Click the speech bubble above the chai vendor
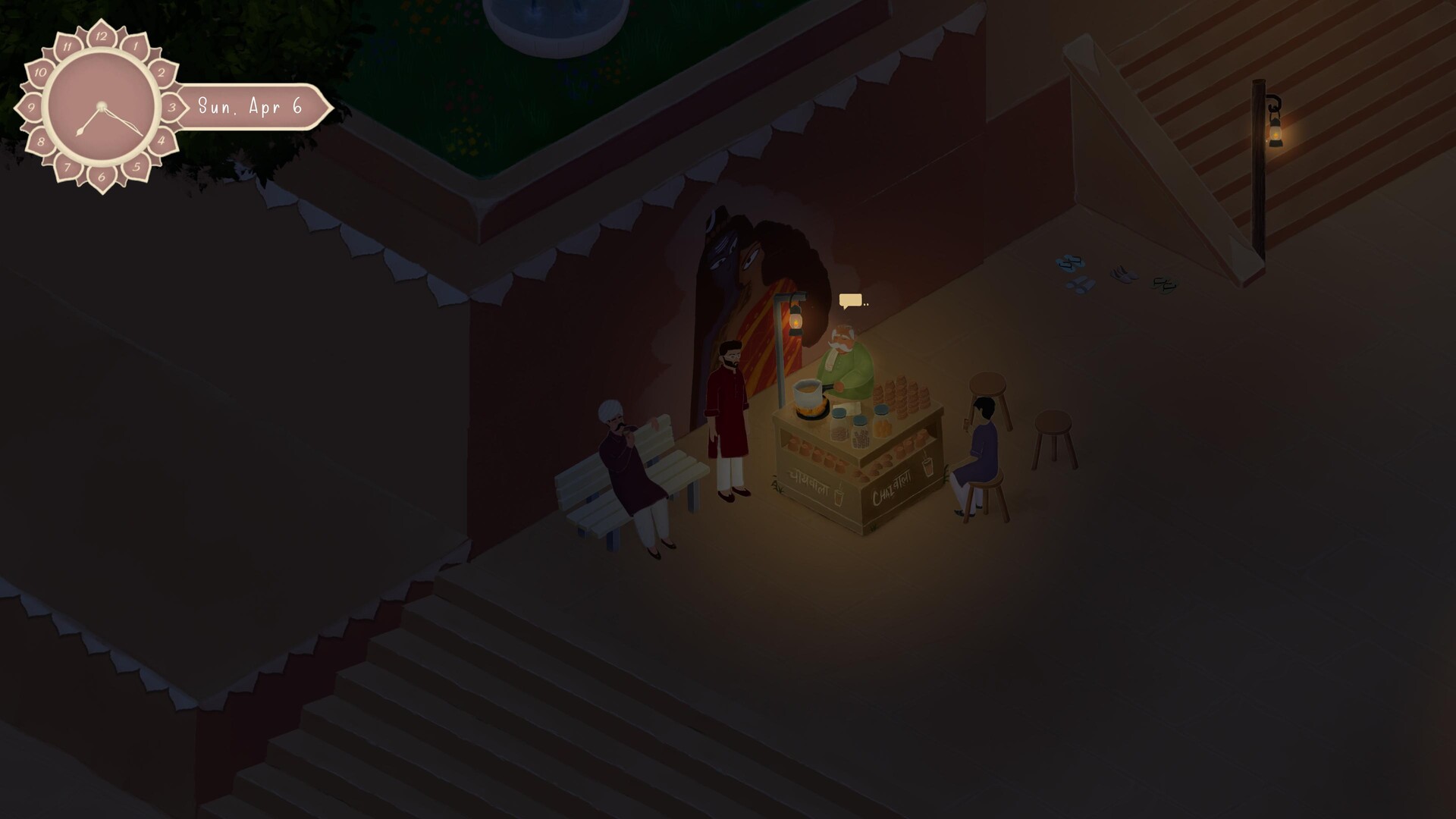The image size is (1456, 819). [850, 300]
